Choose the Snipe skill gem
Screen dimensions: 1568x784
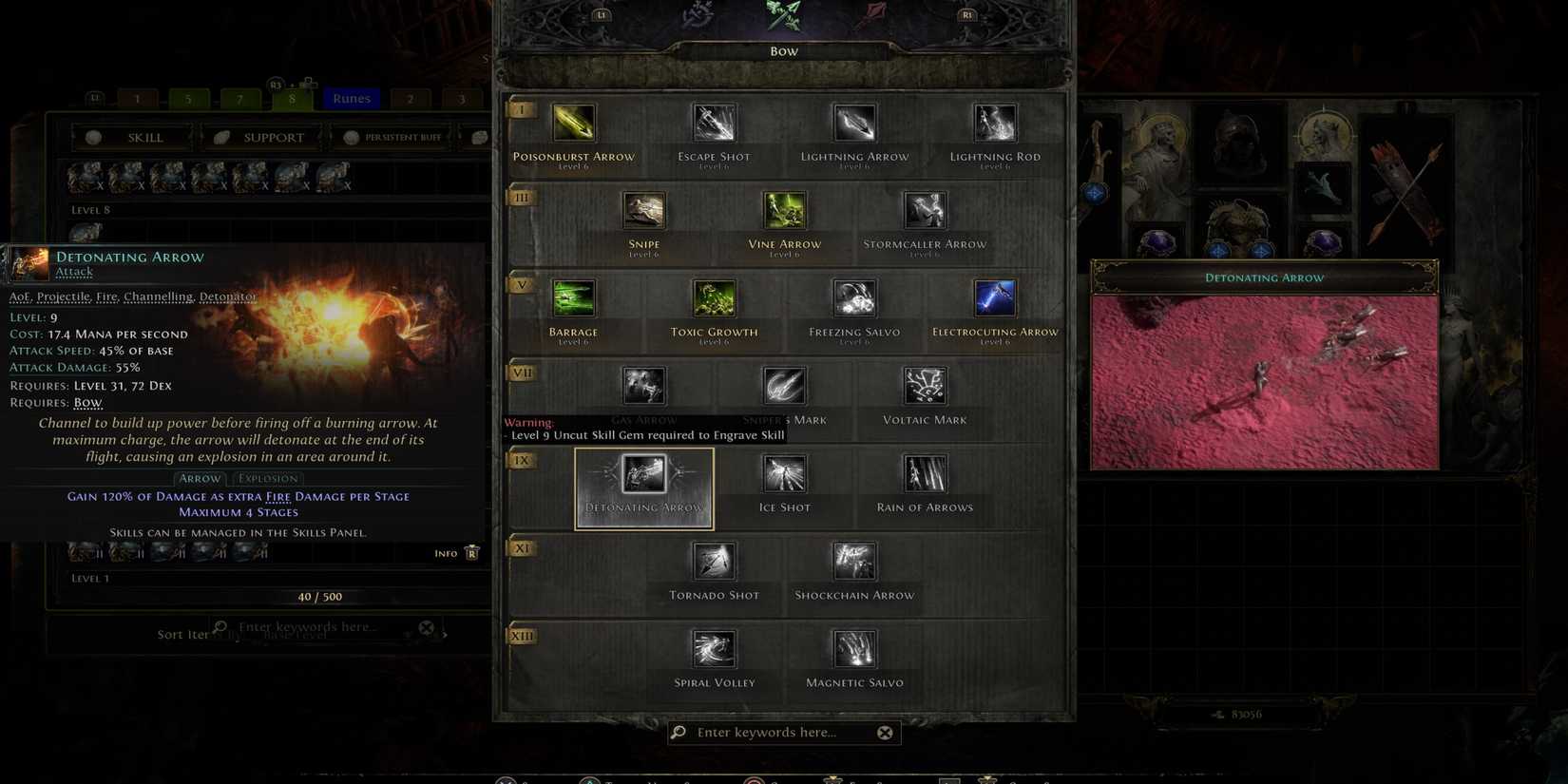643,210
